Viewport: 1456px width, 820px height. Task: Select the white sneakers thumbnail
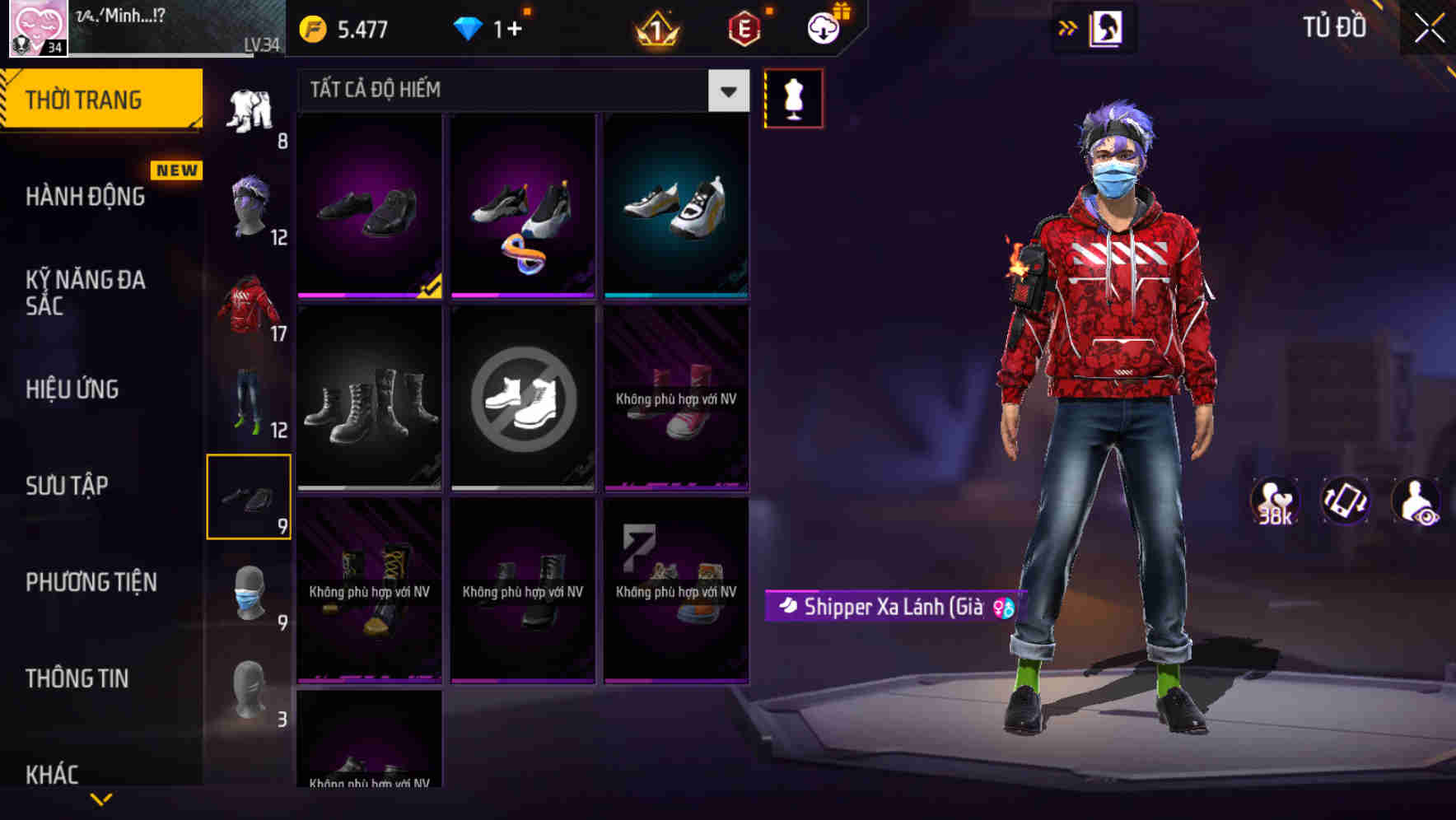click(x=675, y=202)
